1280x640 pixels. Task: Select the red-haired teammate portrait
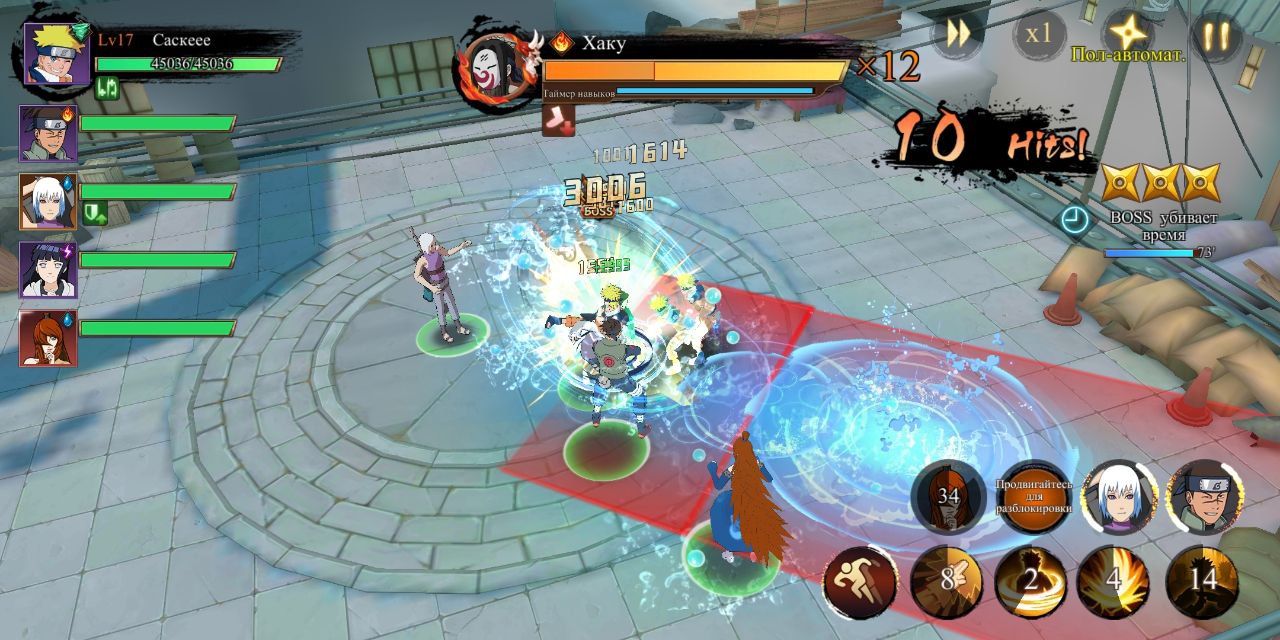point(48,338)
